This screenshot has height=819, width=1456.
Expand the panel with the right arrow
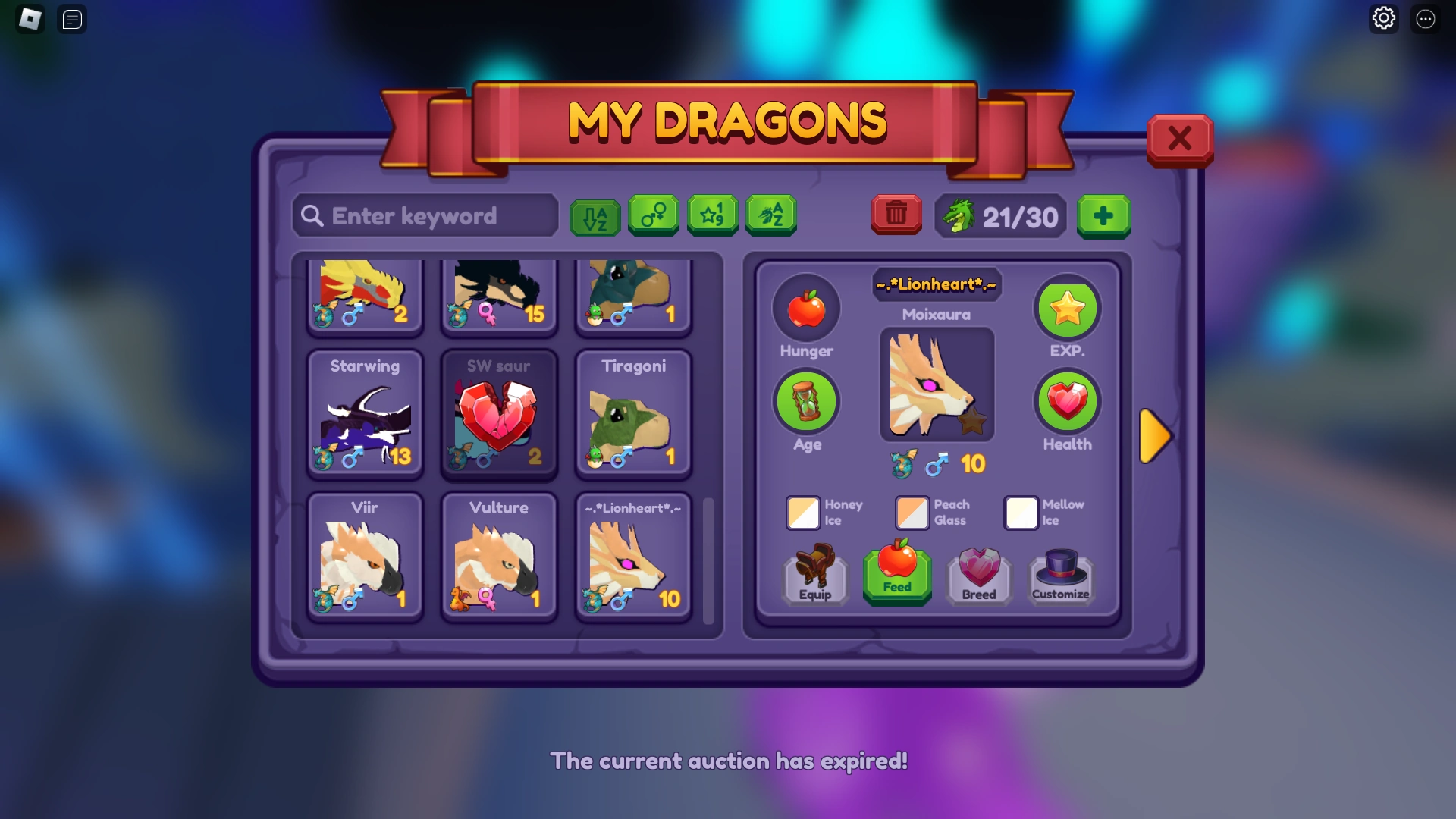[x=1156, y=436]
